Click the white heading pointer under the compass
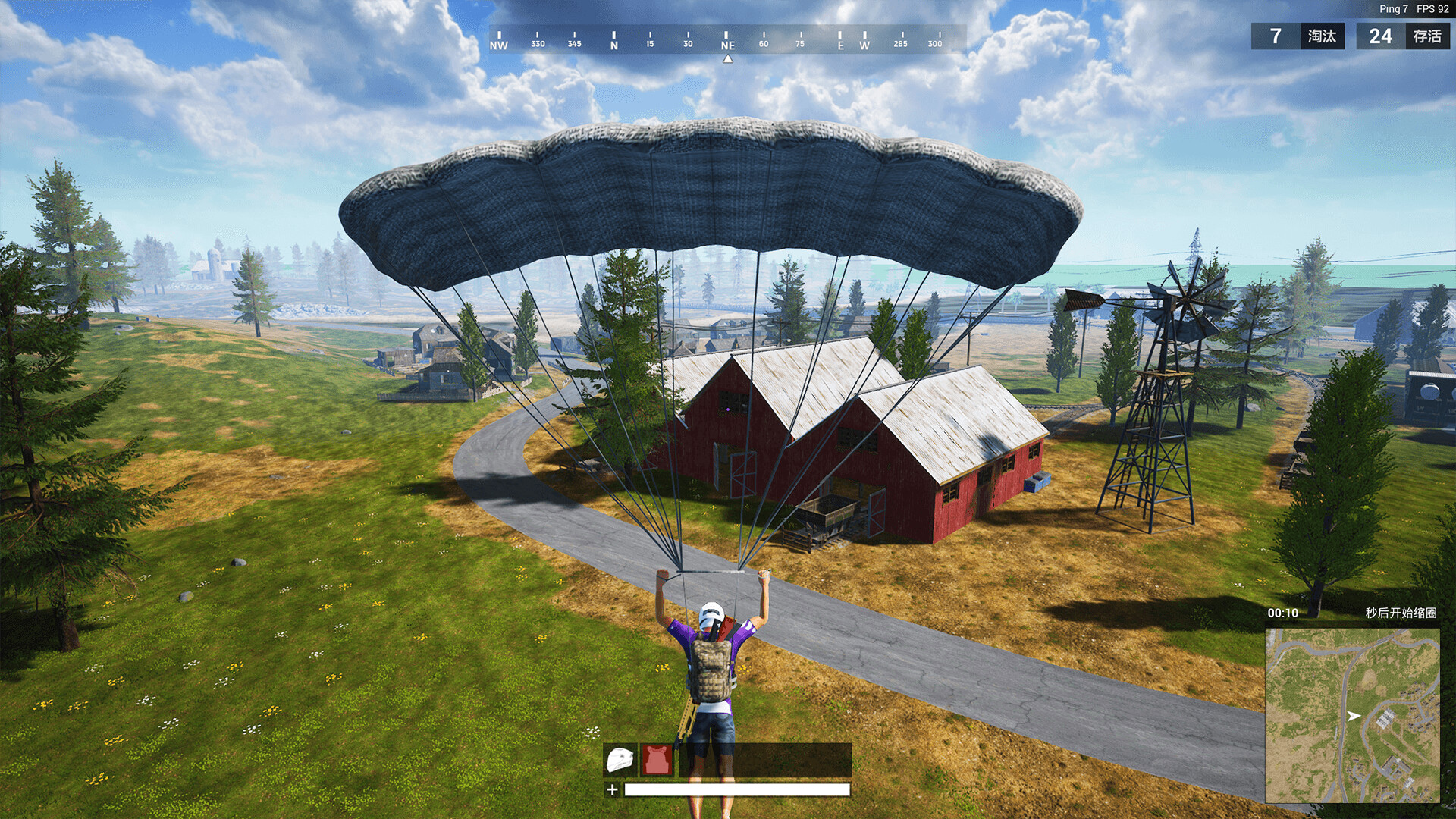 click(728, 58)
